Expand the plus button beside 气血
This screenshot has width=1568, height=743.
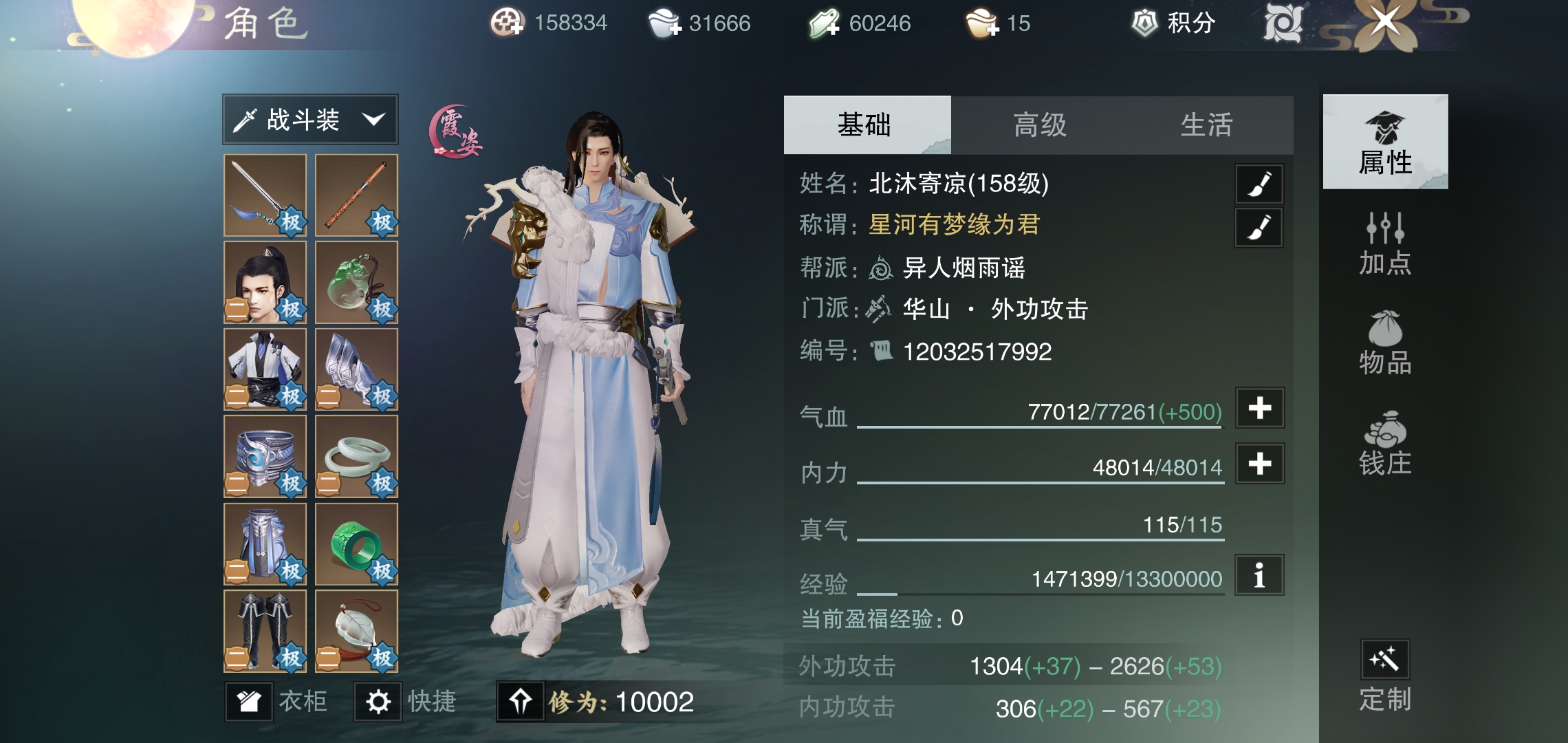click(x=1259, y=407)
